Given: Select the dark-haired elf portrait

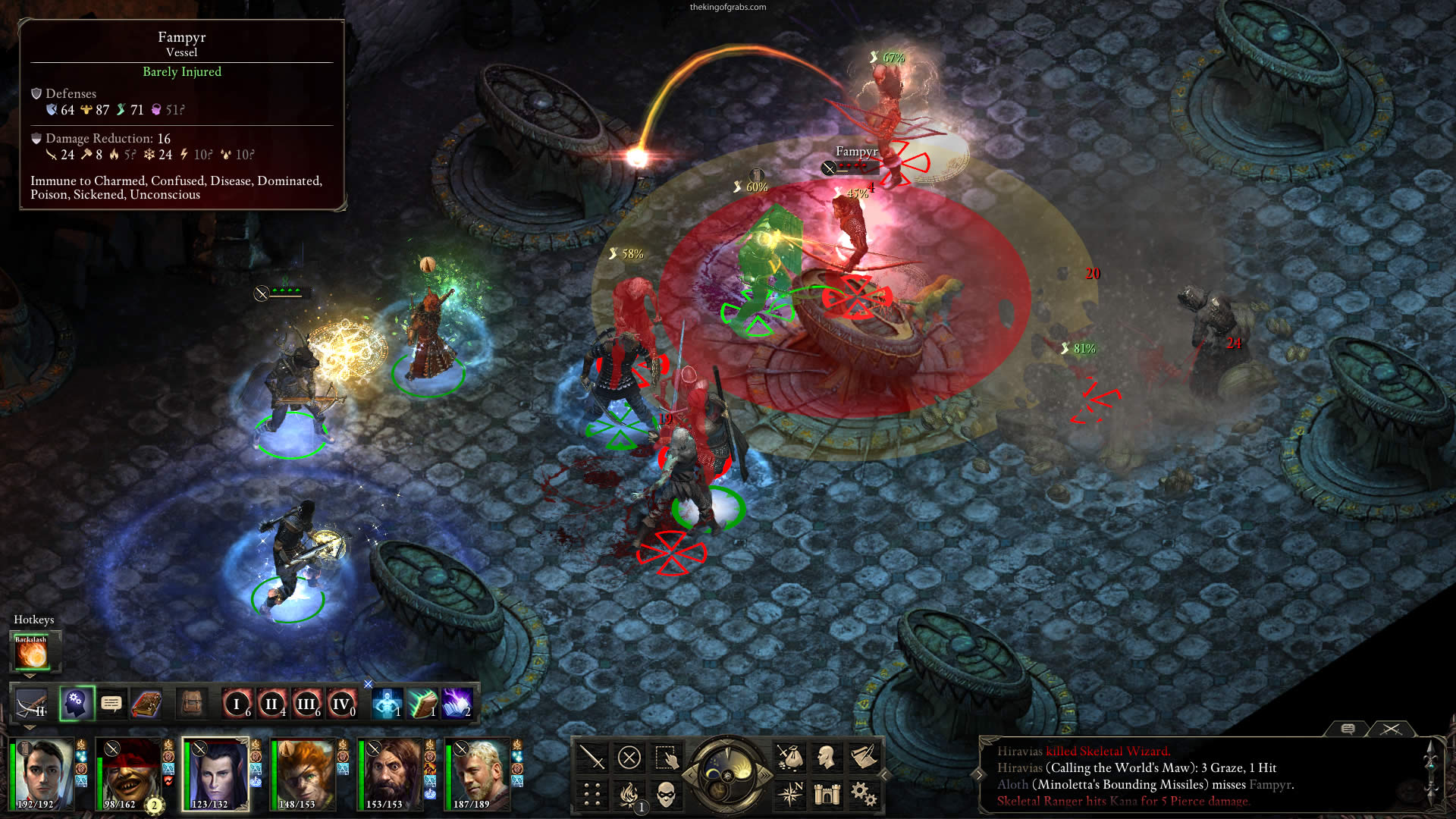Looking at the screenshot, I should coord(216,773).
